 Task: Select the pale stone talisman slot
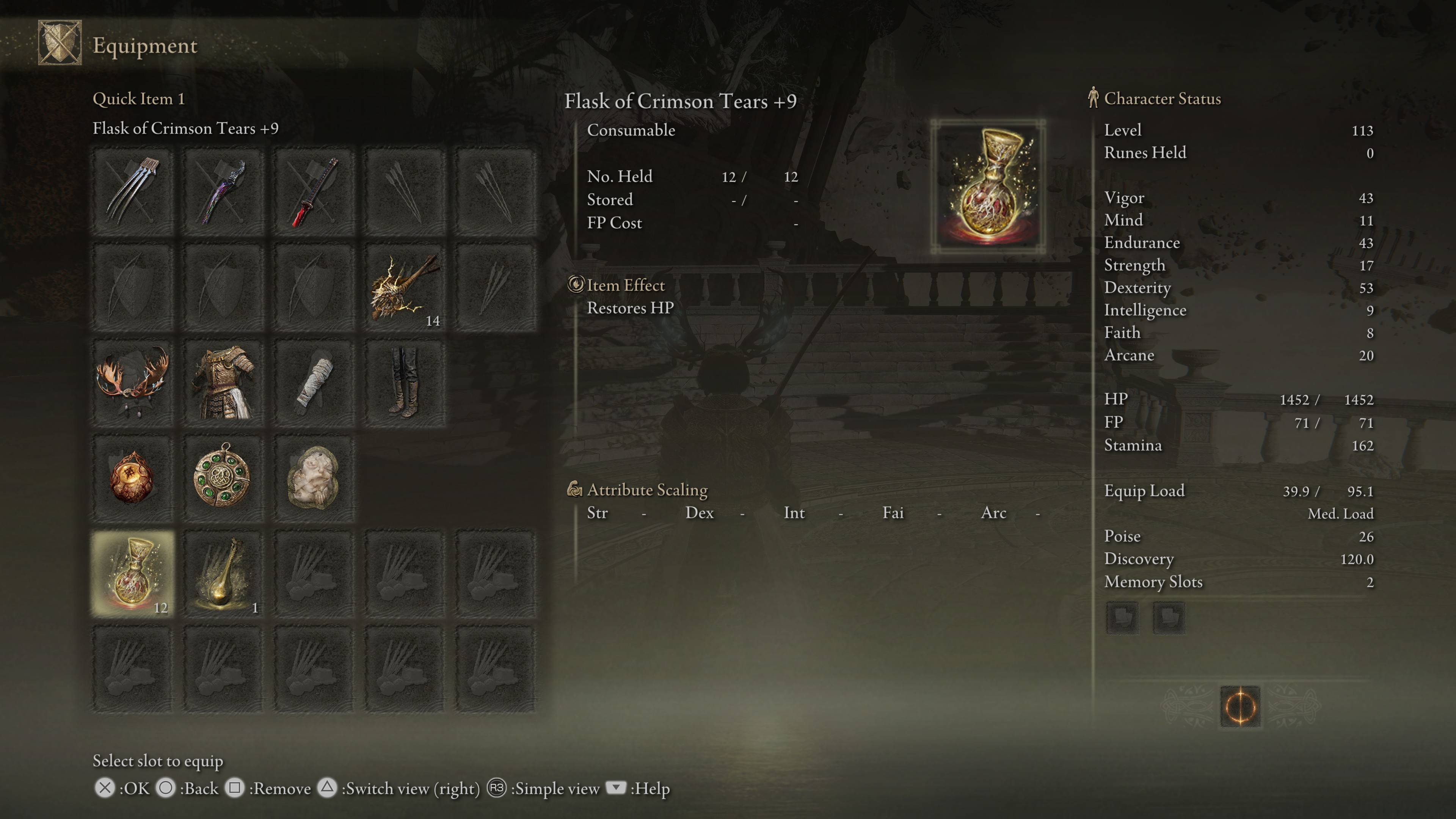[314, 478]
